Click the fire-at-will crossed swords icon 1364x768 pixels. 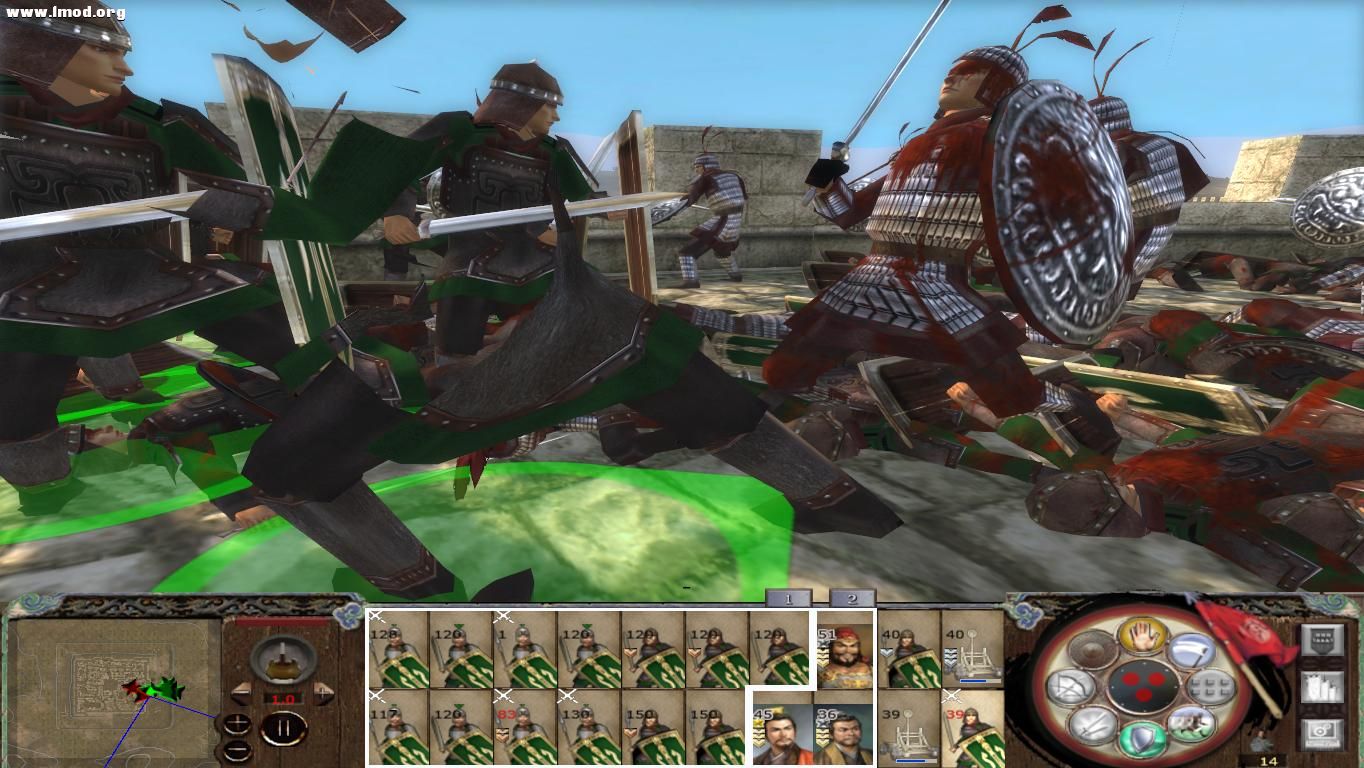click(x=1090, y=727)
